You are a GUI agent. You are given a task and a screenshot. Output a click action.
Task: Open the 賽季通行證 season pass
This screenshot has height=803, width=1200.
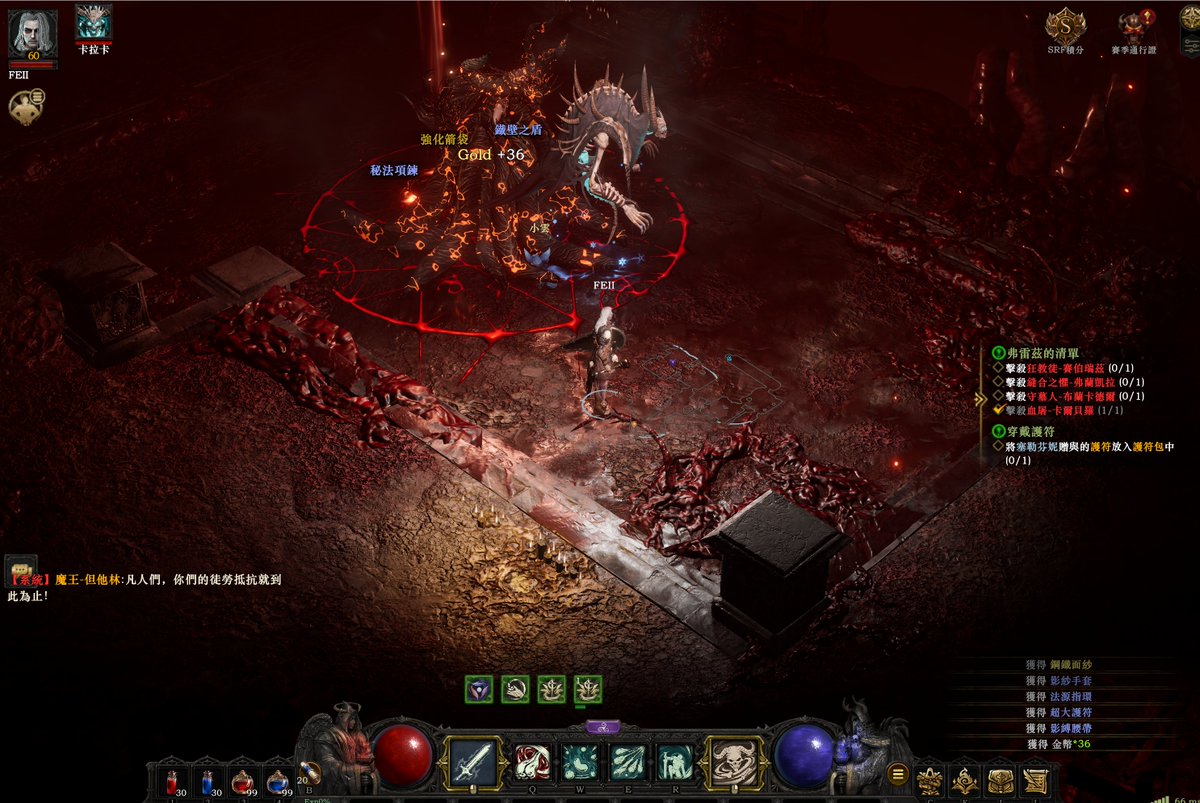pyautogui.click(x=1132, y=25)
